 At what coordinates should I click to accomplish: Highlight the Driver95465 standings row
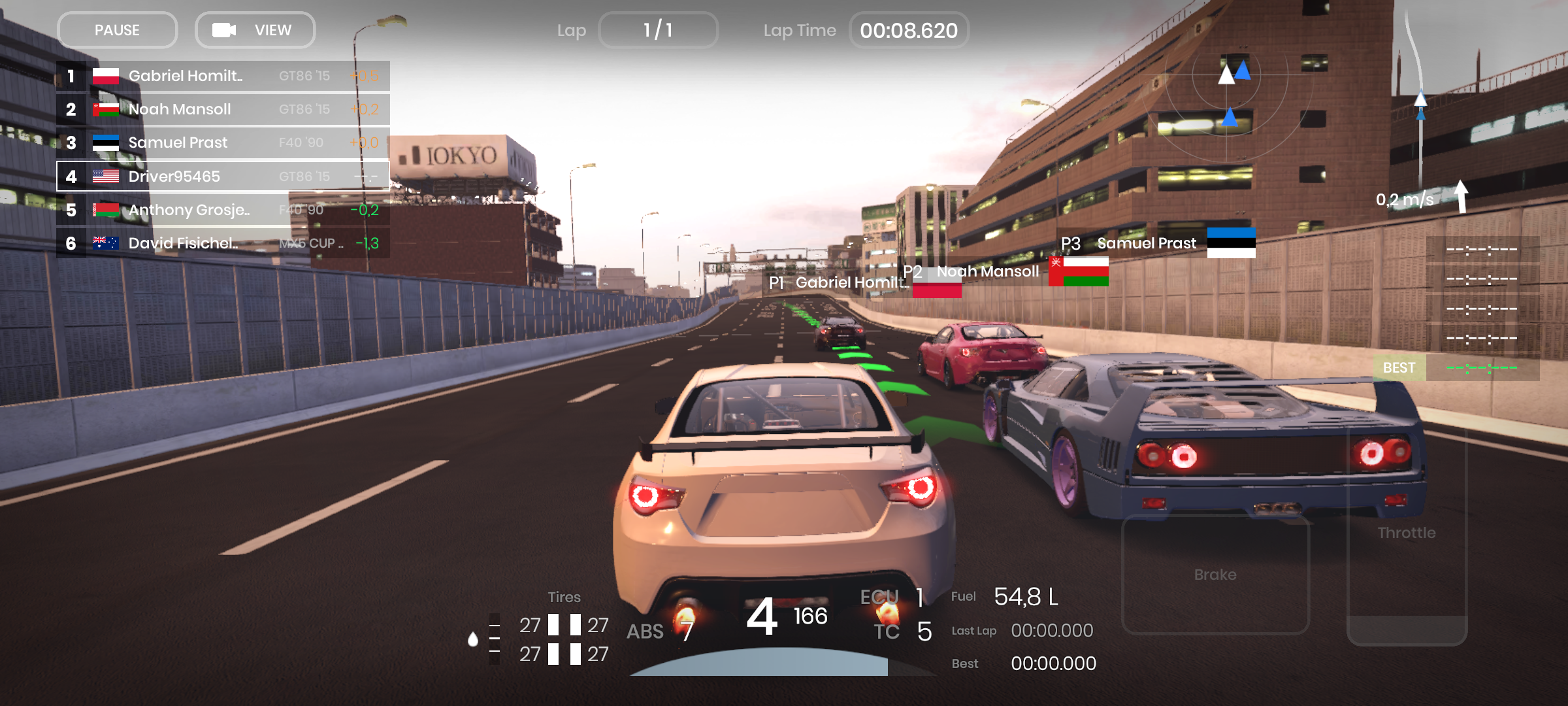tap(223, 176)
